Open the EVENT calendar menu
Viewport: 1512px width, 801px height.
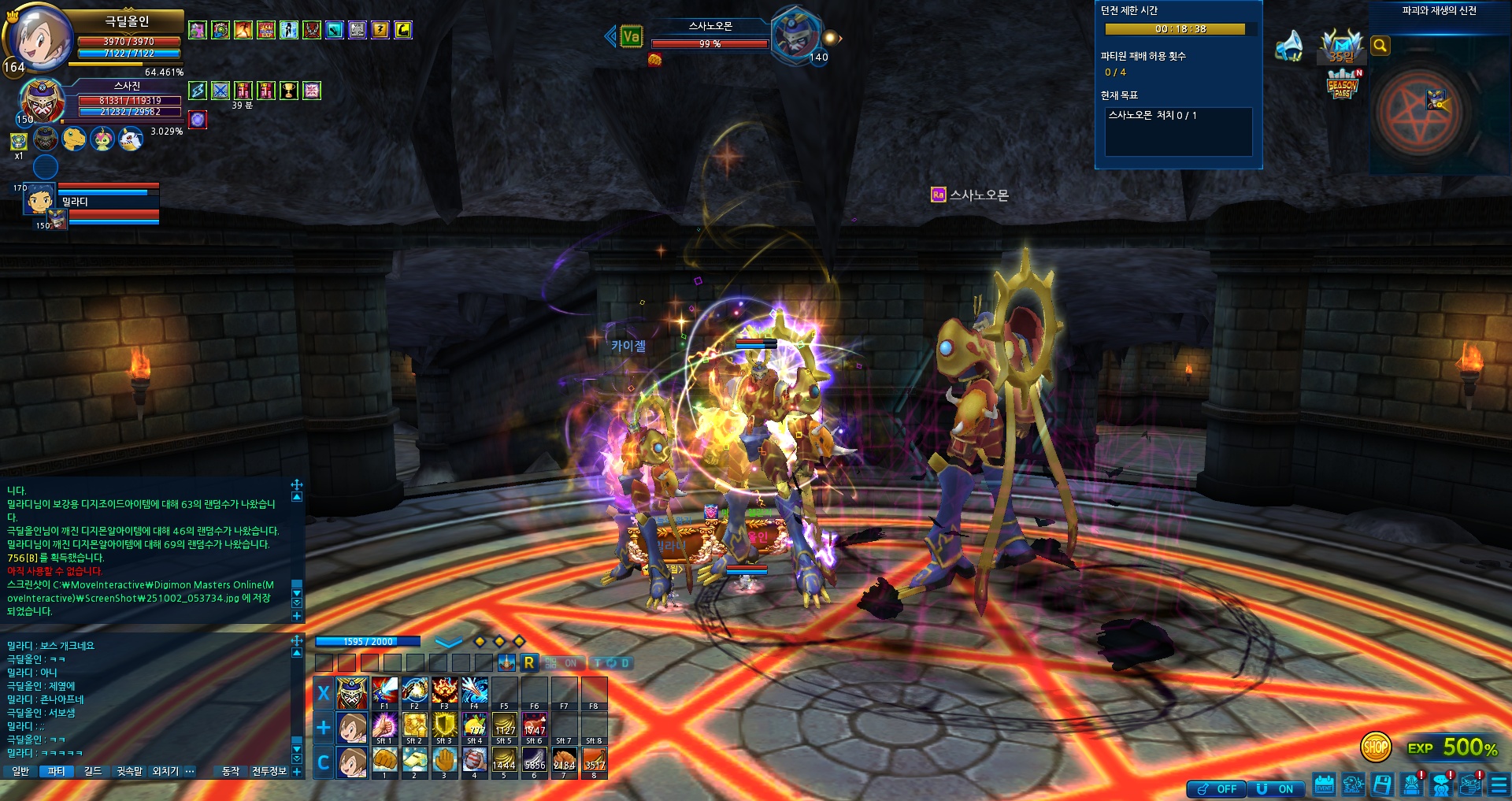(1325, 784)
